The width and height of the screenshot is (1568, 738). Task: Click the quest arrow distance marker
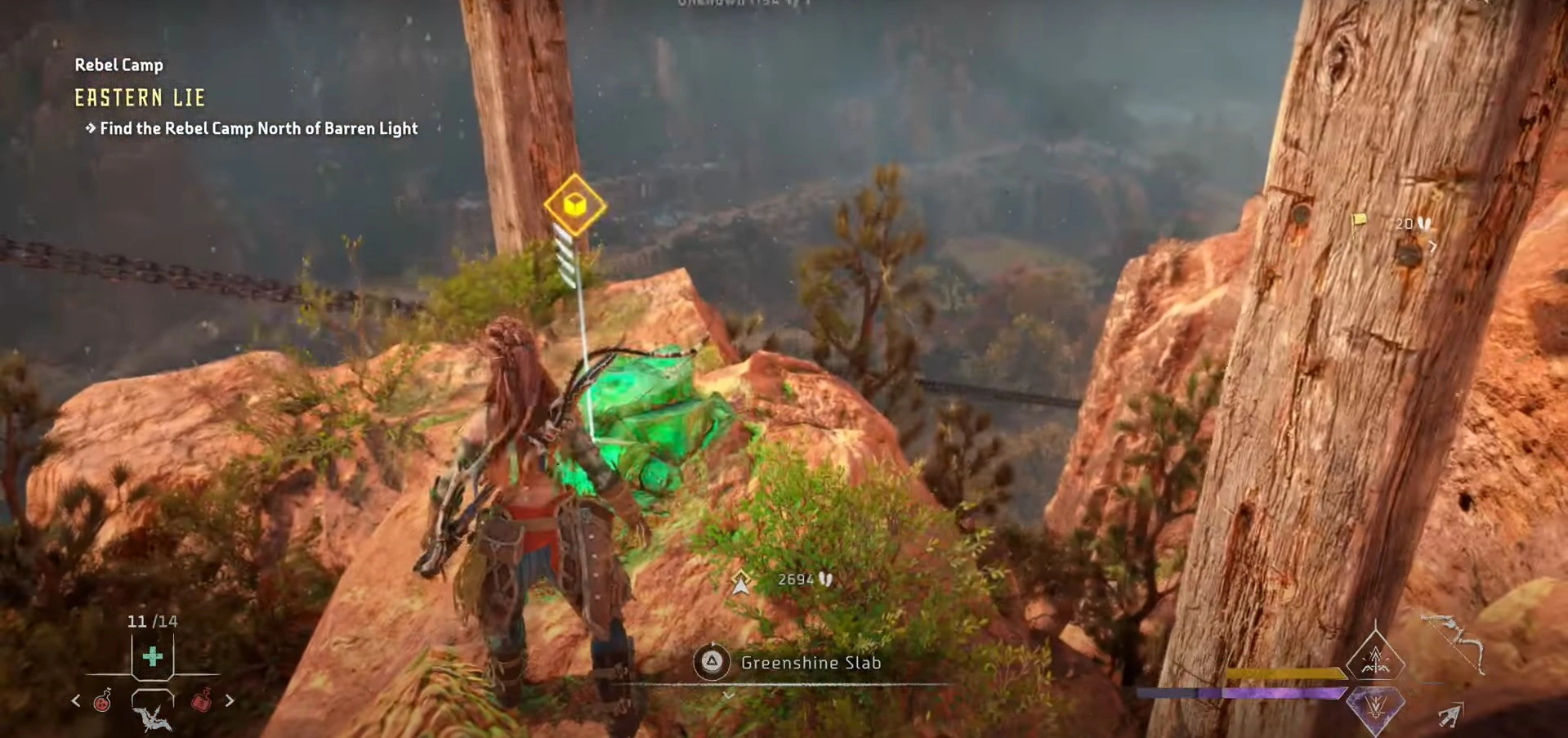[x=741, y=582]
